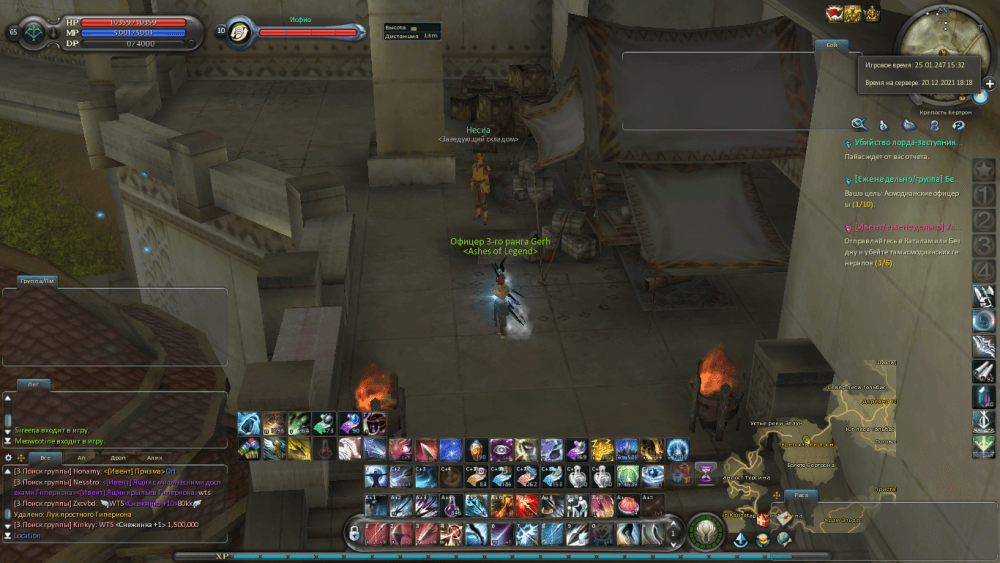Viewport: 1000px width, 563px height.
Task: Click the red gift box icon
Action: (x=765, y=520)
